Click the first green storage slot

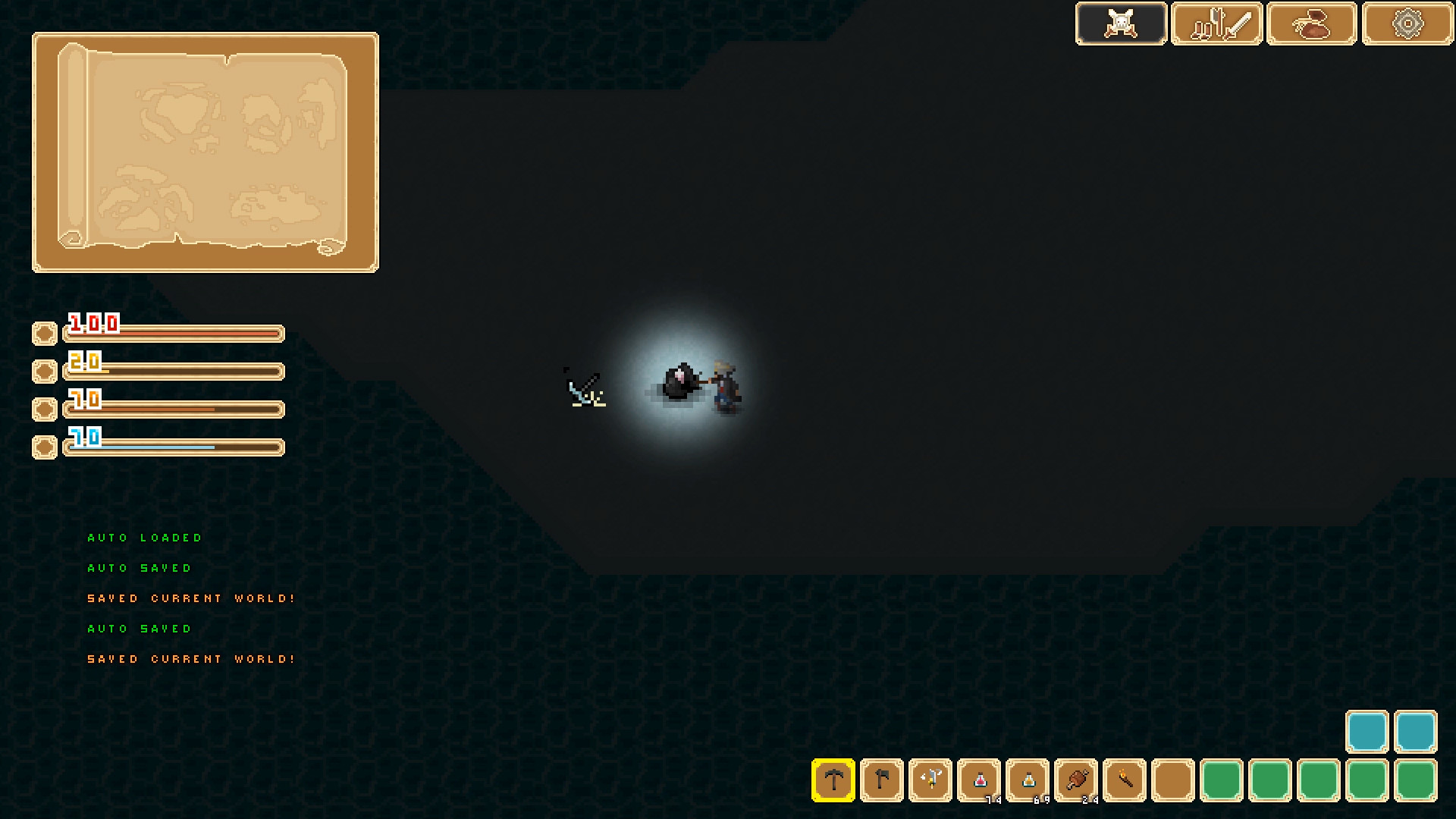click(1223, 780)
